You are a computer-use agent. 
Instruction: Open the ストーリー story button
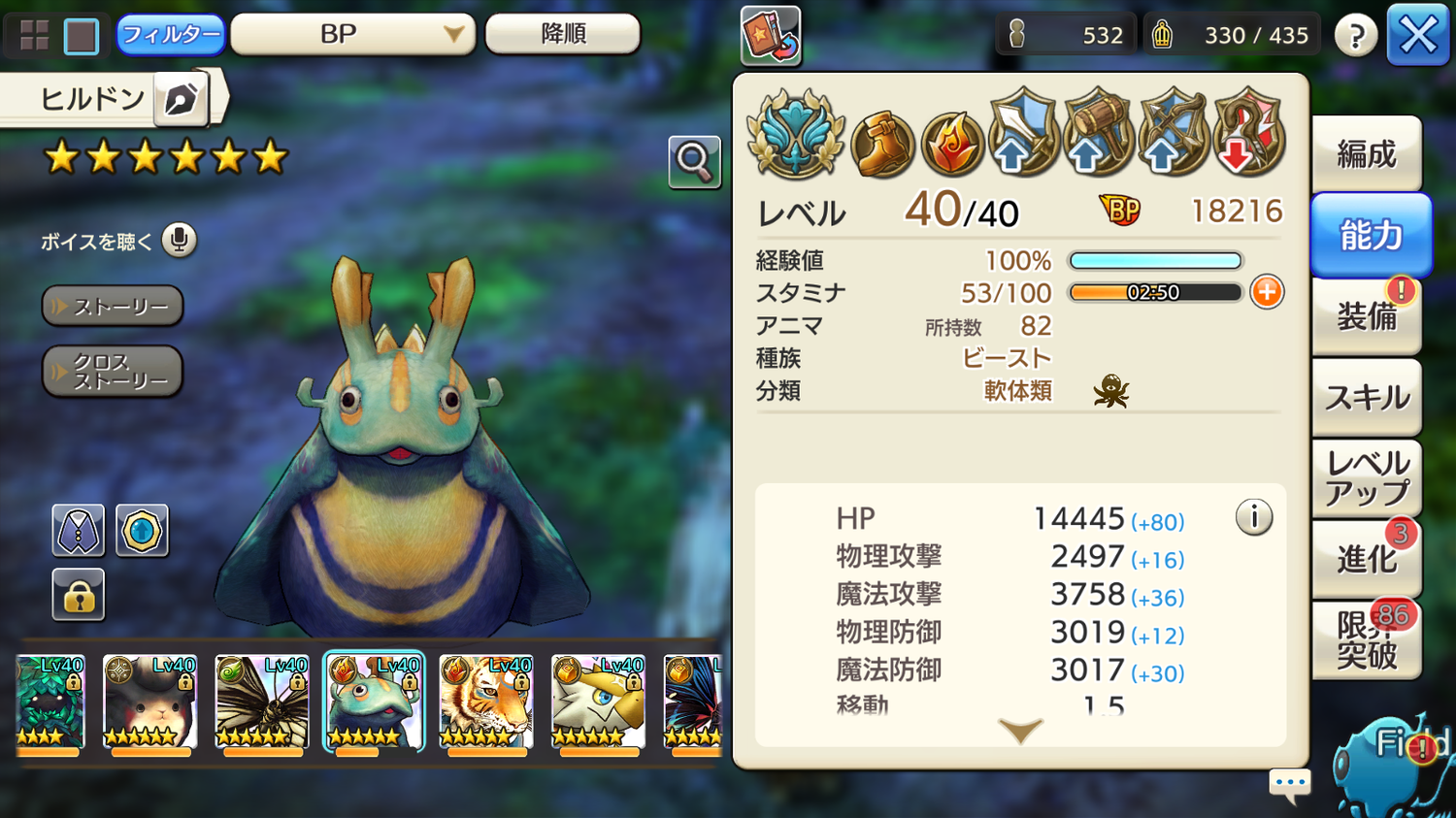(113, 307)
